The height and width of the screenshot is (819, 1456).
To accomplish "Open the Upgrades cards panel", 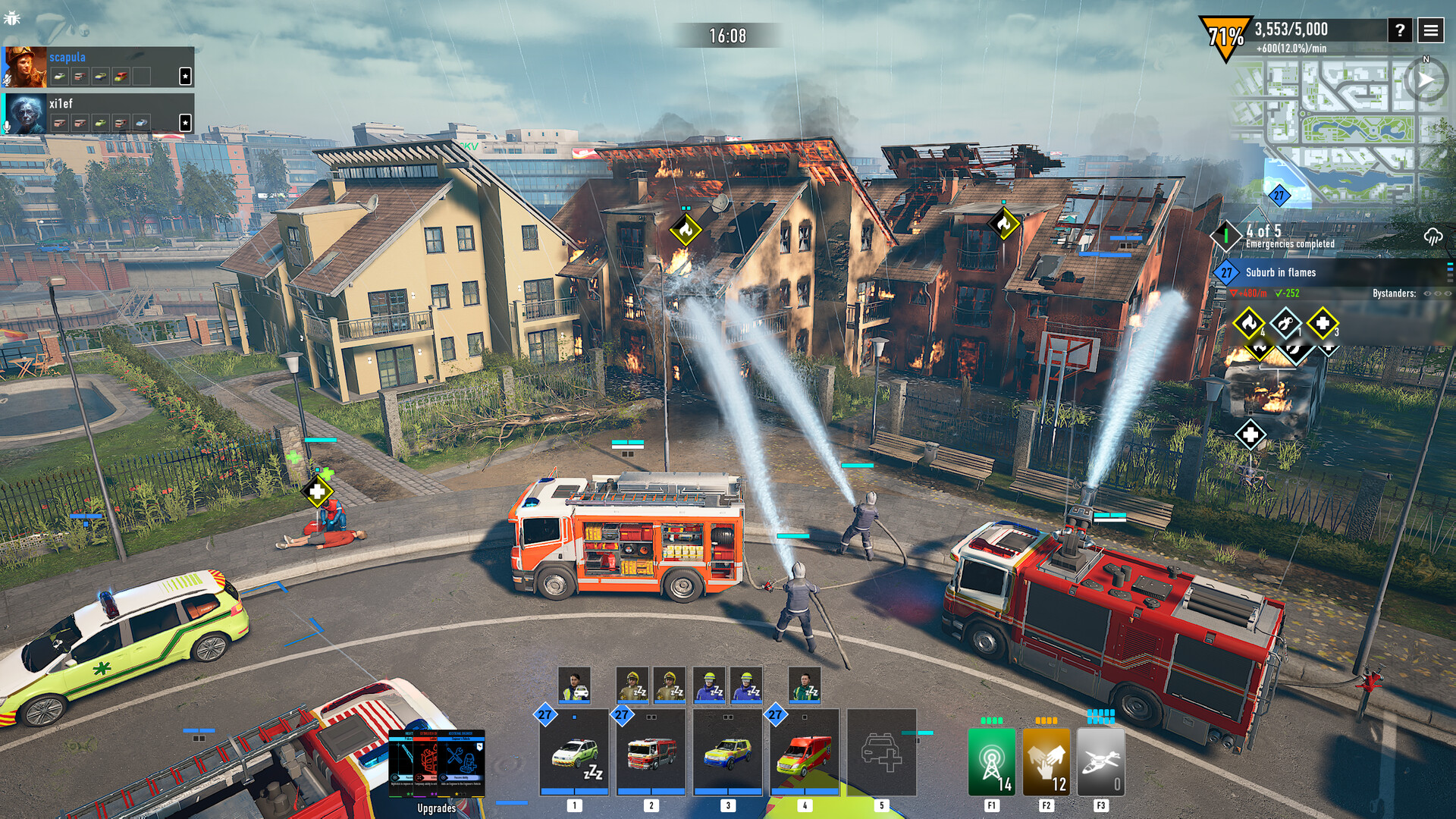I will click(x=437, y=764).
